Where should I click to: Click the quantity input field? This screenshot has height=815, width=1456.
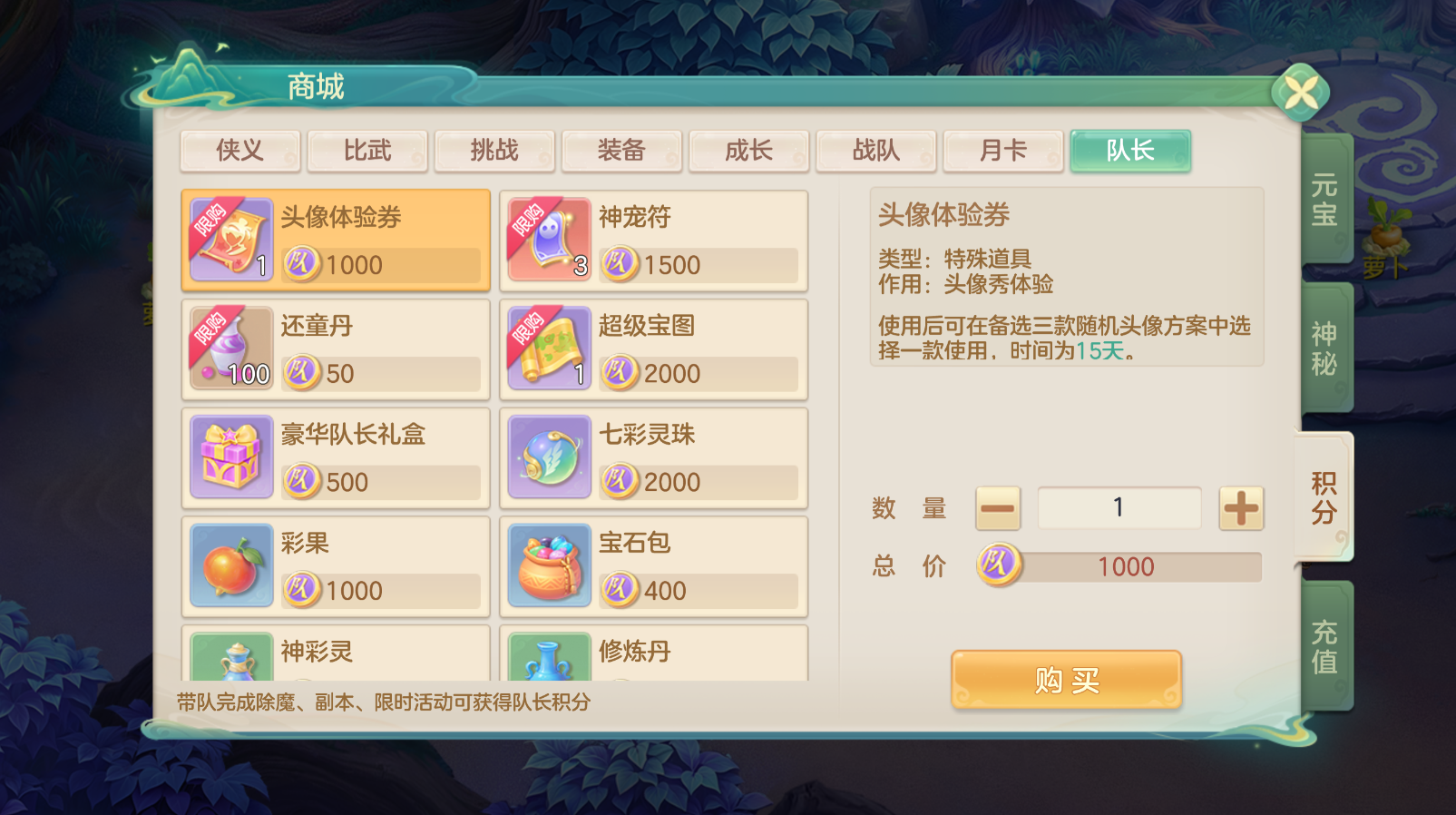tap(1119, 508)
